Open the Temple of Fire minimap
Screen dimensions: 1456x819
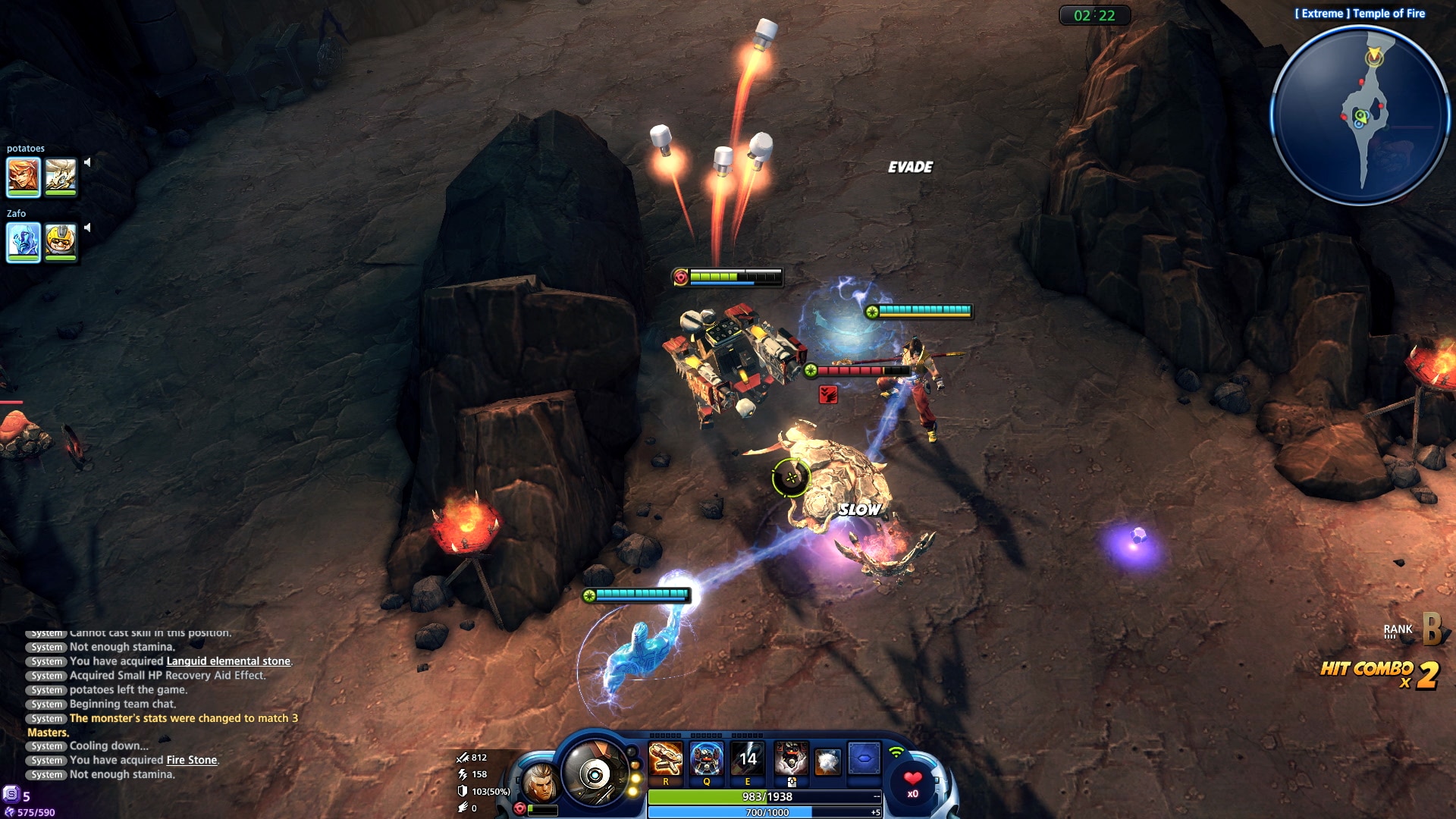pos(1360,115)
